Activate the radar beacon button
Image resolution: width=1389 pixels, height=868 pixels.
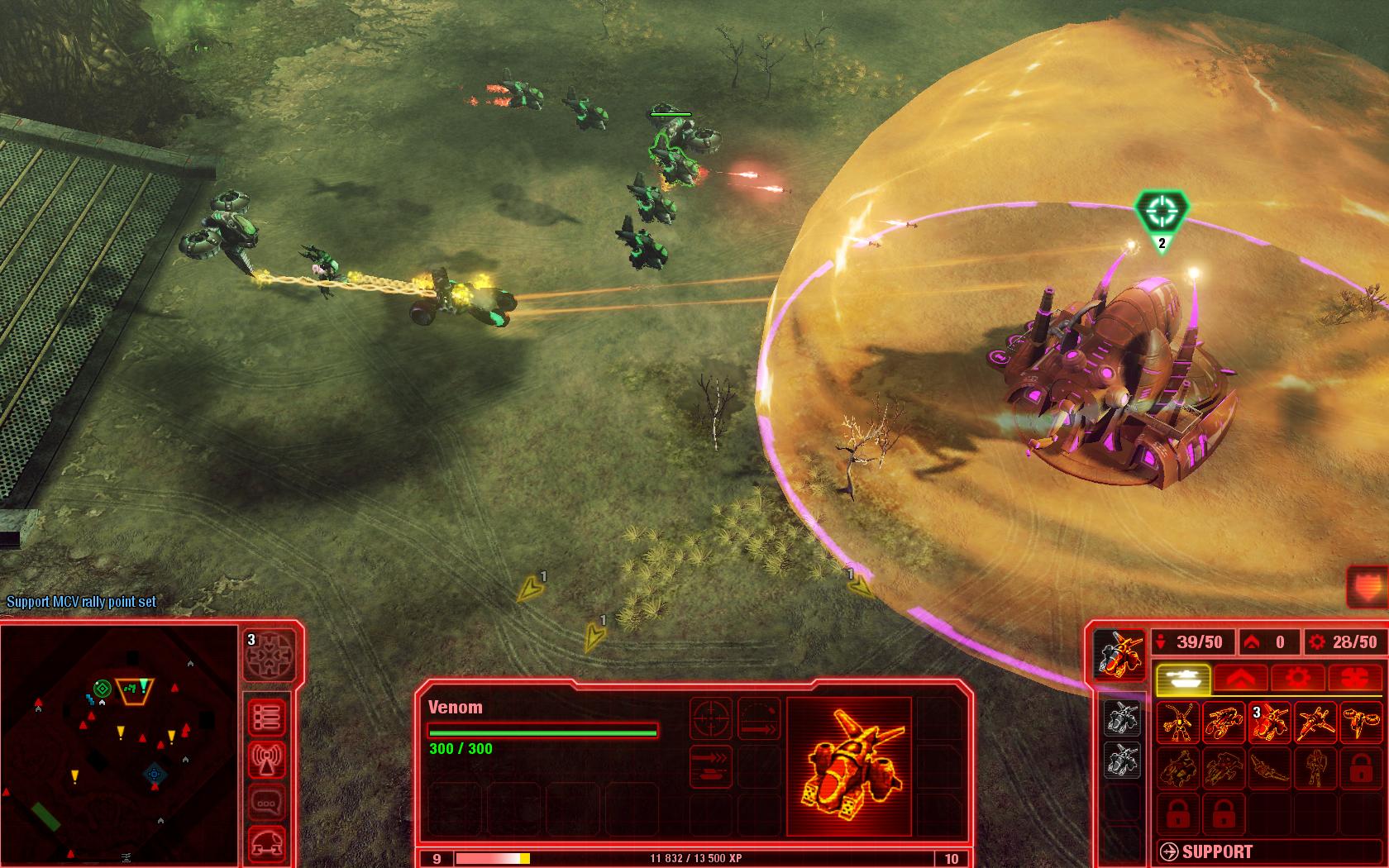coord(267,760)
